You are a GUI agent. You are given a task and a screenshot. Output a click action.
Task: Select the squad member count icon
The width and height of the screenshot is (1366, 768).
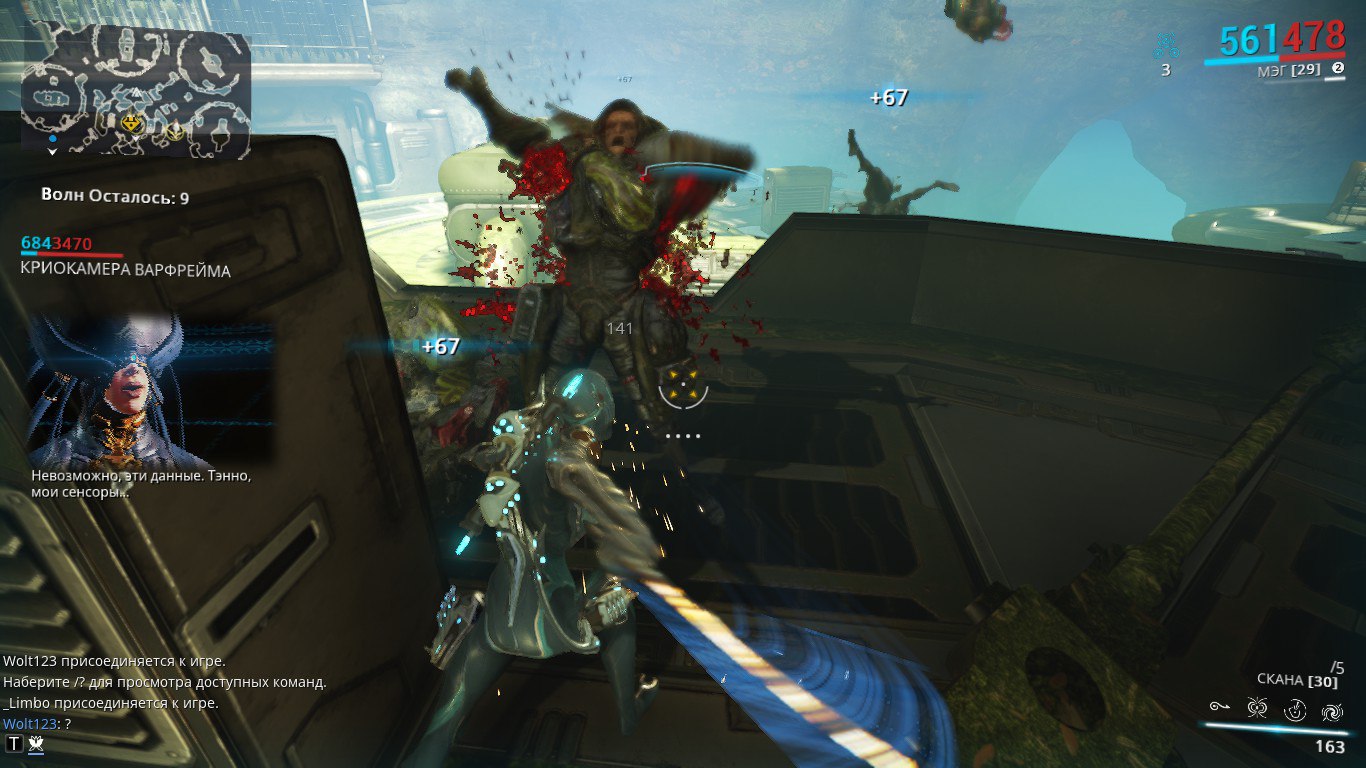(1165, 47)
